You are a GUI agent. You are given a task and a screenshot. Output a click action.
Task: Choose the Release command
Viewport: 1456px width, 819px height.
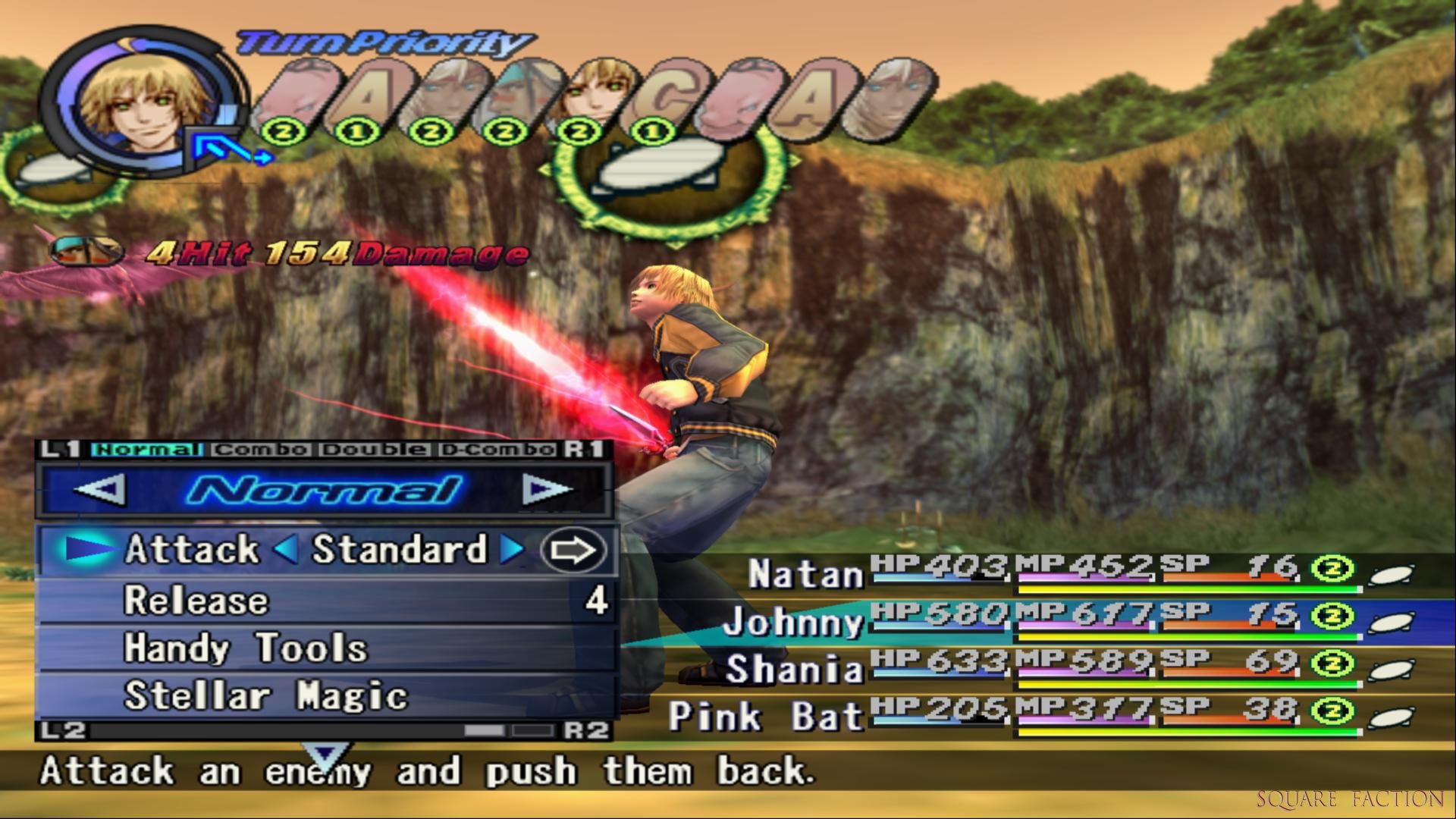coord(196,601)
